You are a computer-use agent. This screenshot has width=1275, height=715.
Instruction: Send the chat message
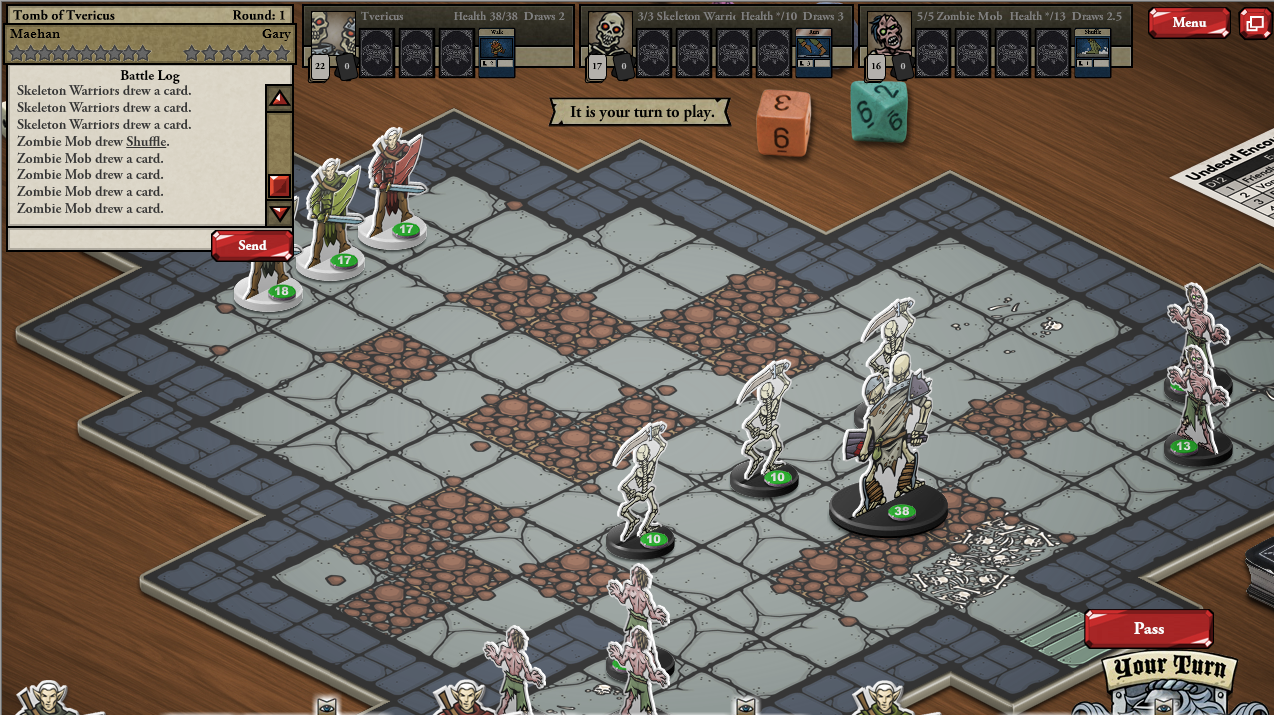click(x=252, y=245)
